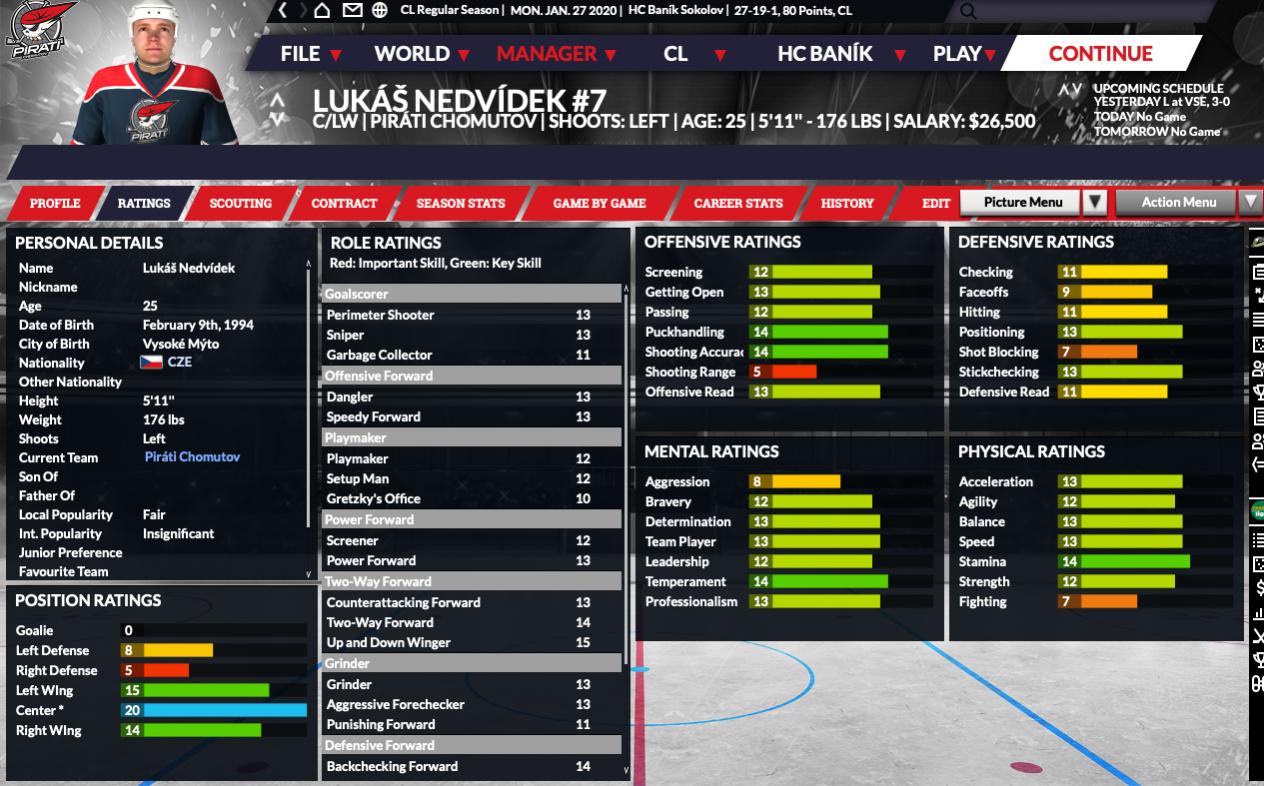Screen dimensions: 1264x786
Task: Click the CONTINUE button
Action: click(1100, 54)
